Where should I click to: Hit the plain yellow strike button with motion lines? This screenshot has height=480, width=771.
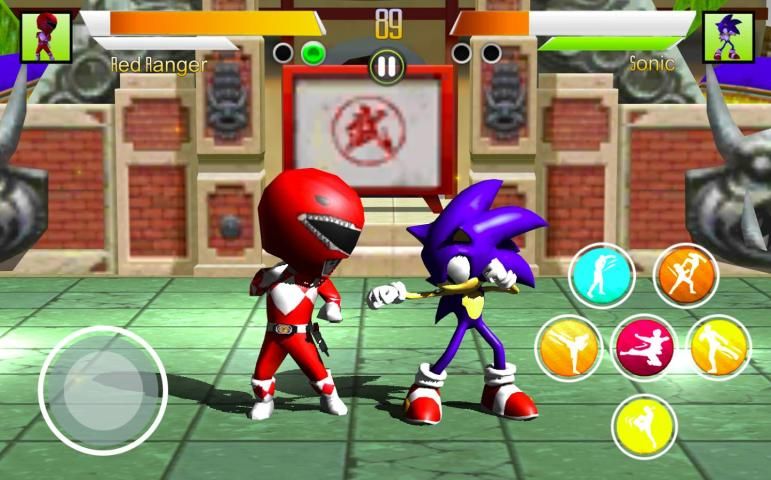click(x=644, y=426)
